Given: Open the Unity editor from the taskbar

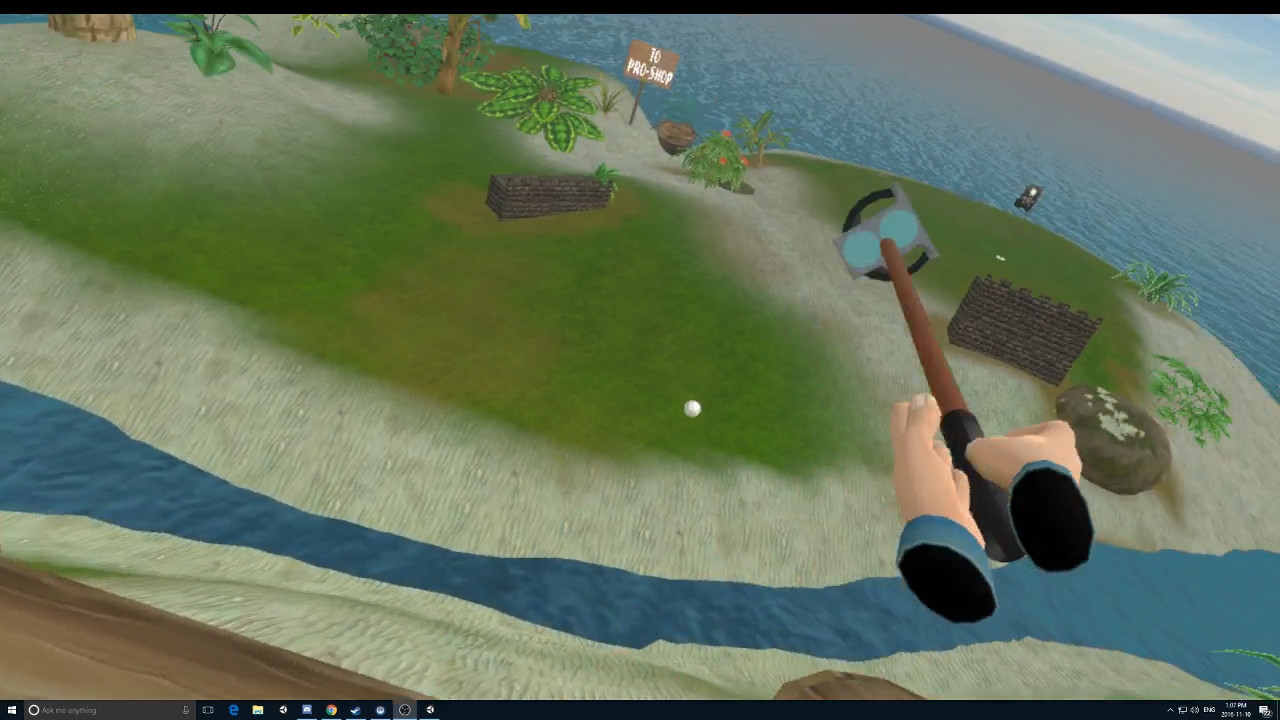Looking at the screenshot, I should (x=283, y=710).
